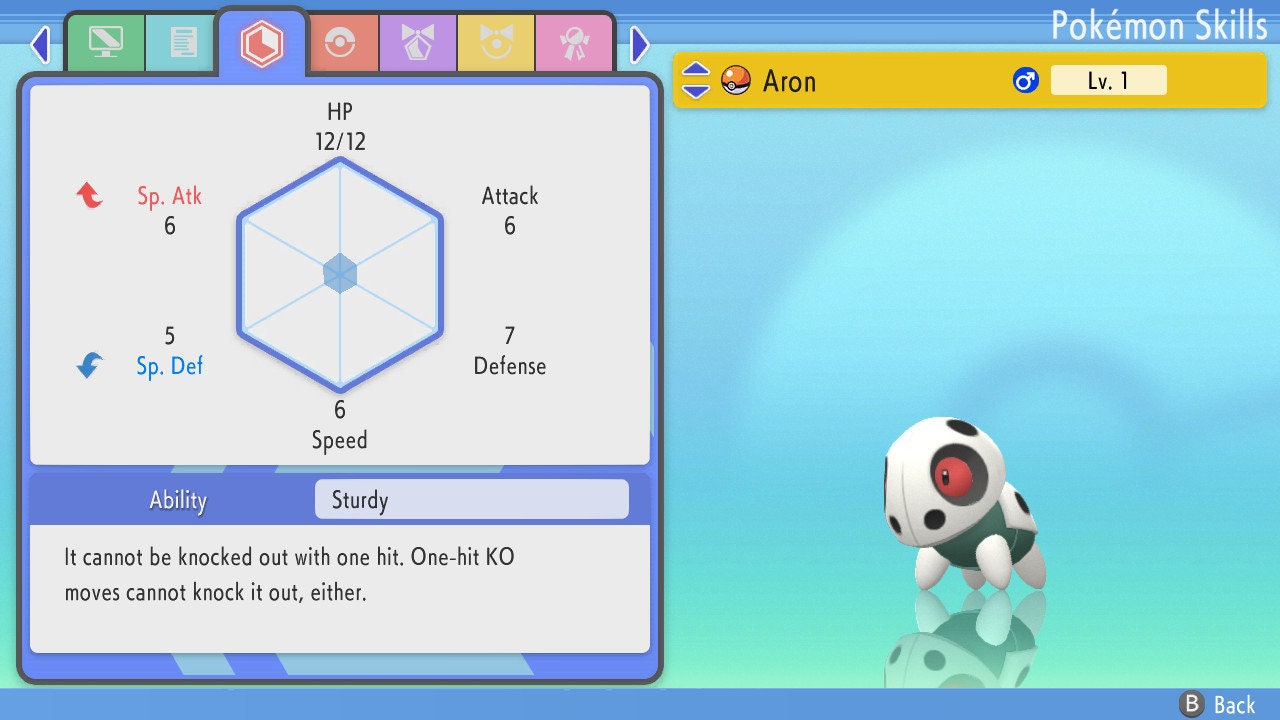Select the red hexagon skills tab
1280x720 pixels.
pos(262,43)
